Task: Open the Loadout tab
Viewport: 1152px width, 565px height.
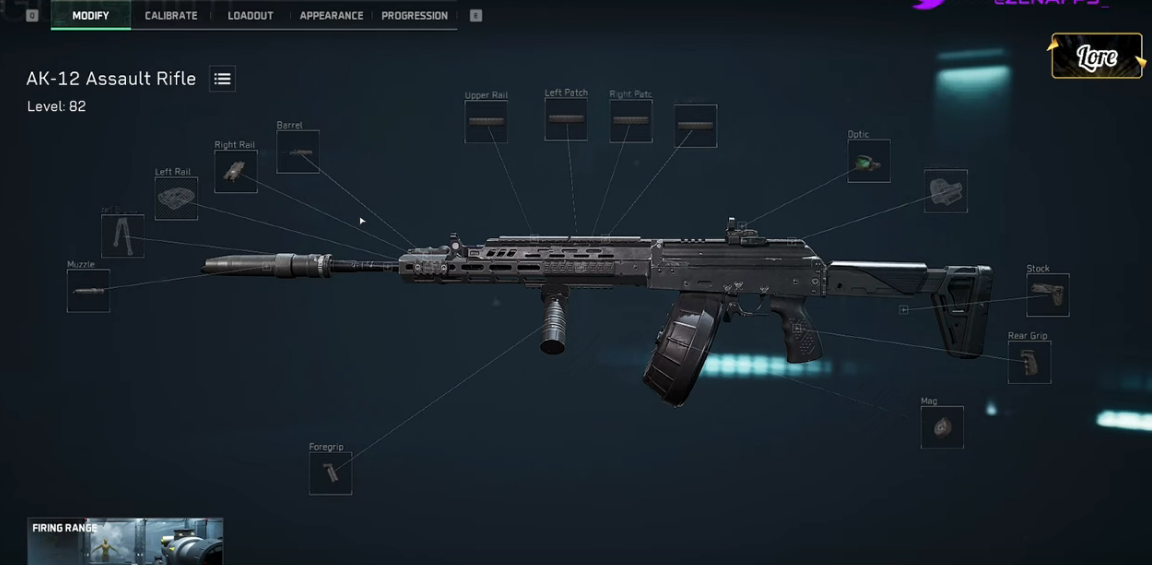Action: point(250,16)
